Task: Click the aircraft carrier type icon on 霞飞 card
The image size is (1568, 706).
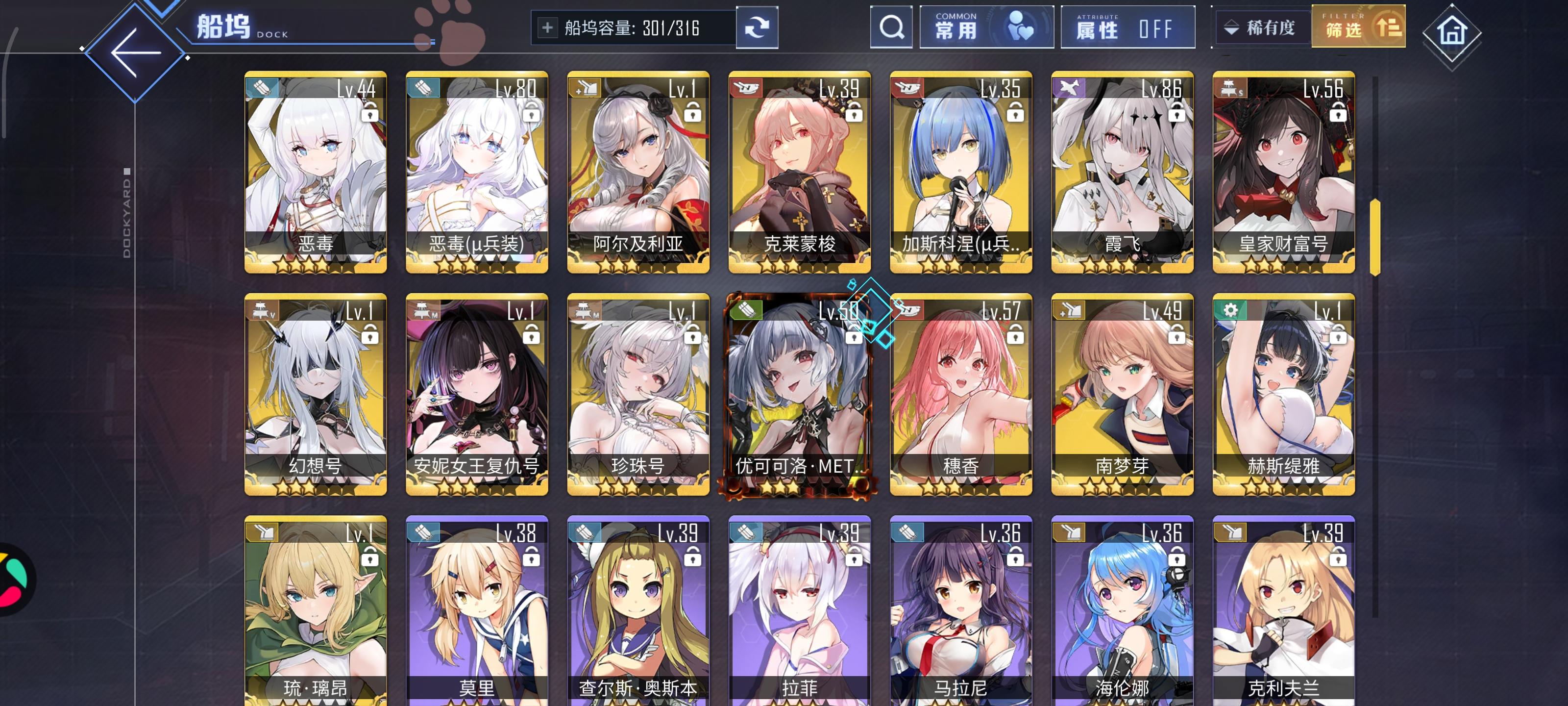Action: point(1070,88)
